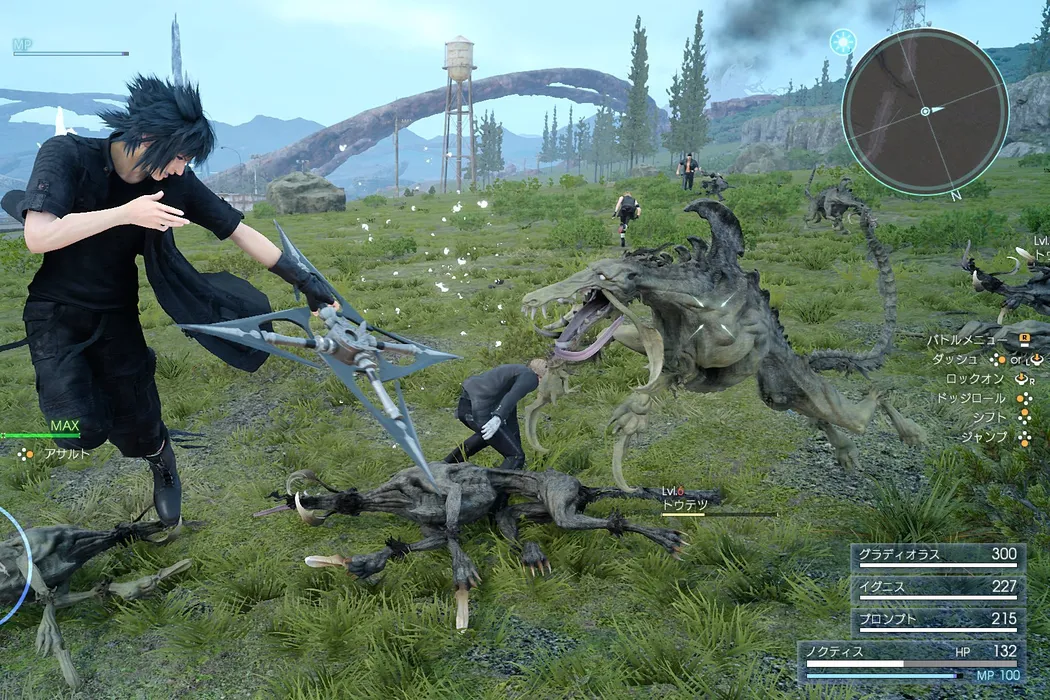Pick Prompto's party row showing 215
1050x700 pixels.
[937, 621]
